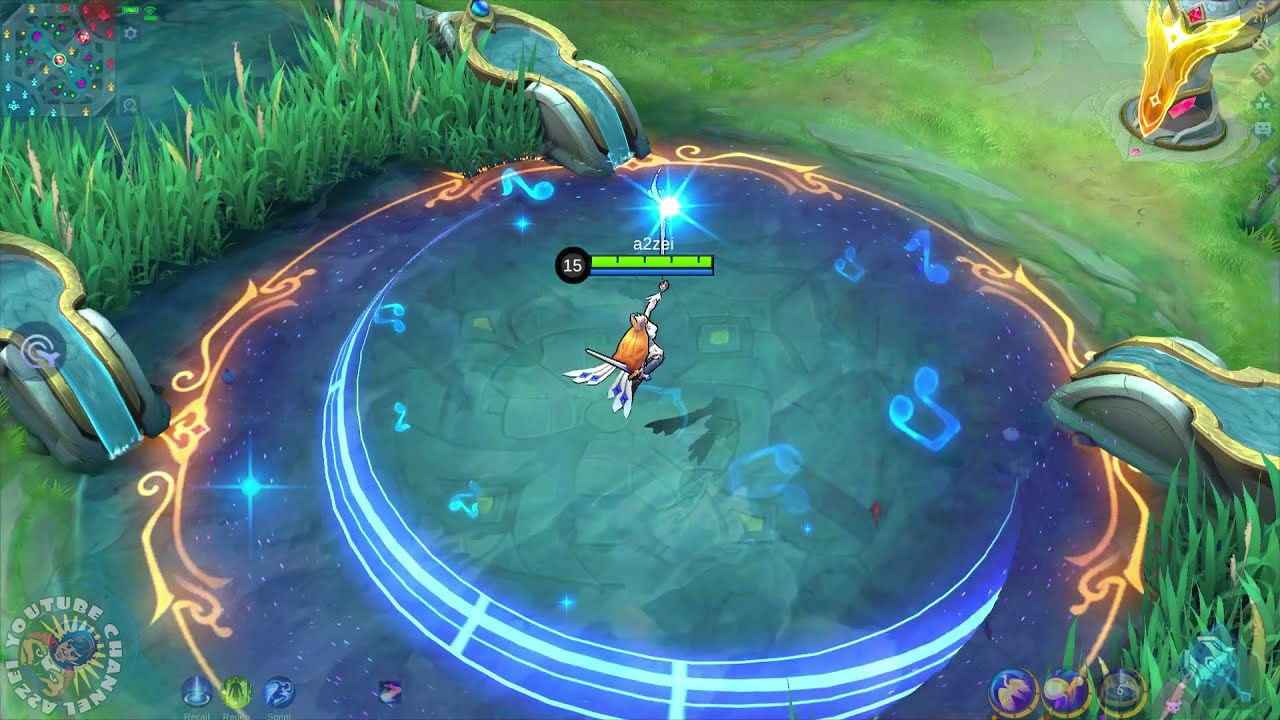1280x720 pixels.
Task: Toggle camera lock below the settings gear
Action: 129,104
